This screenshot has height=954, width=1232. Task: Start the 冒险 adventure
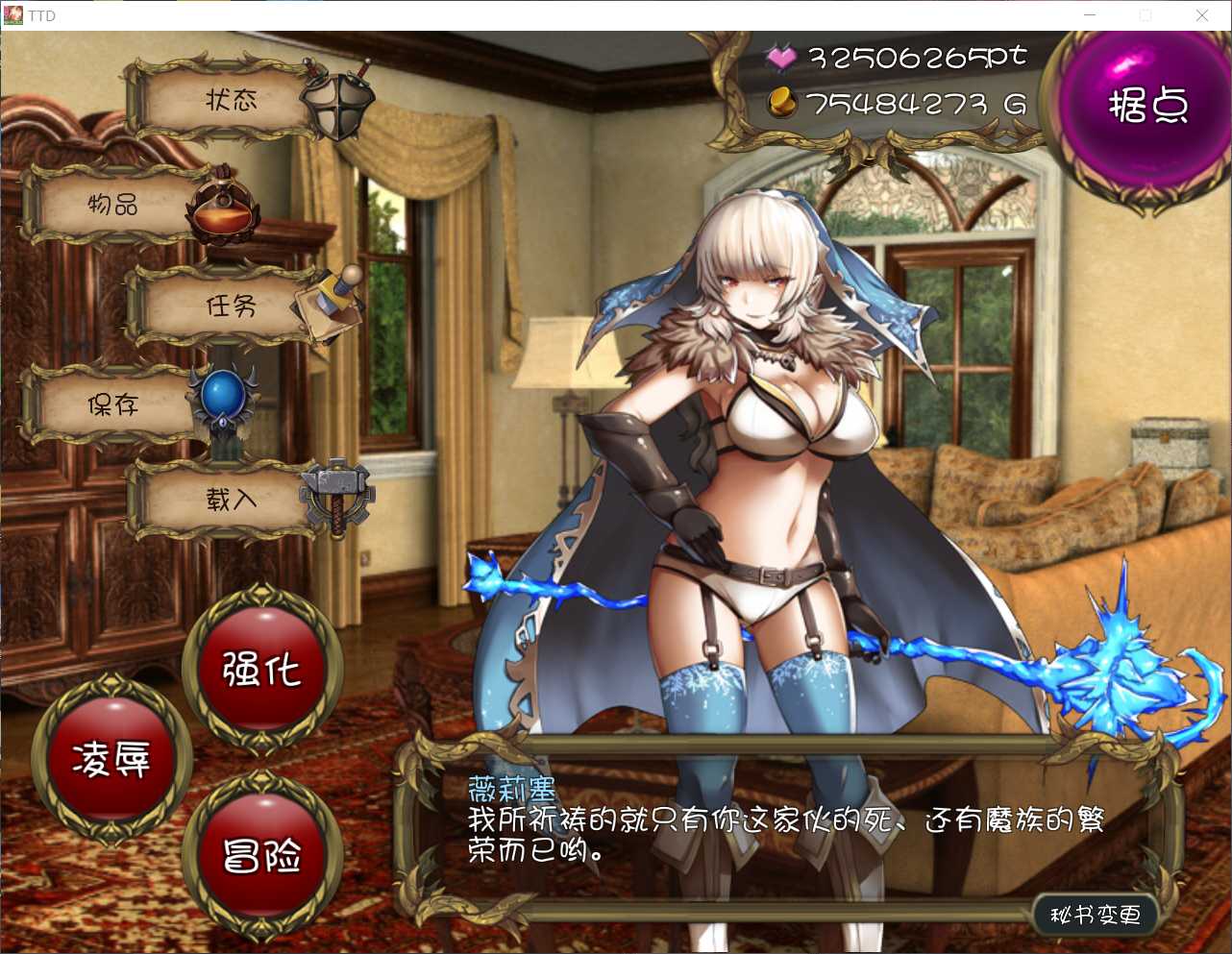pyautogui.click(x=261, y=855)
